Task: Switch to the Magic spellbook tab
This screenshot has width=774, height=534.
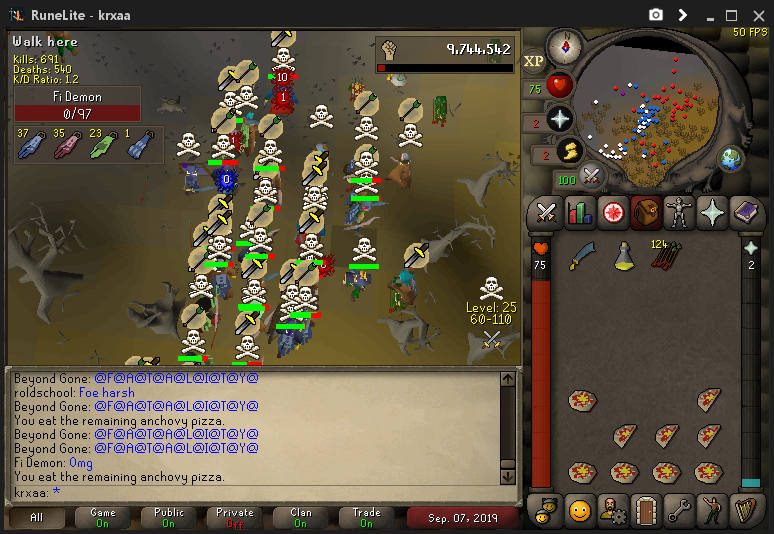Action: click(x=745, y=212)
